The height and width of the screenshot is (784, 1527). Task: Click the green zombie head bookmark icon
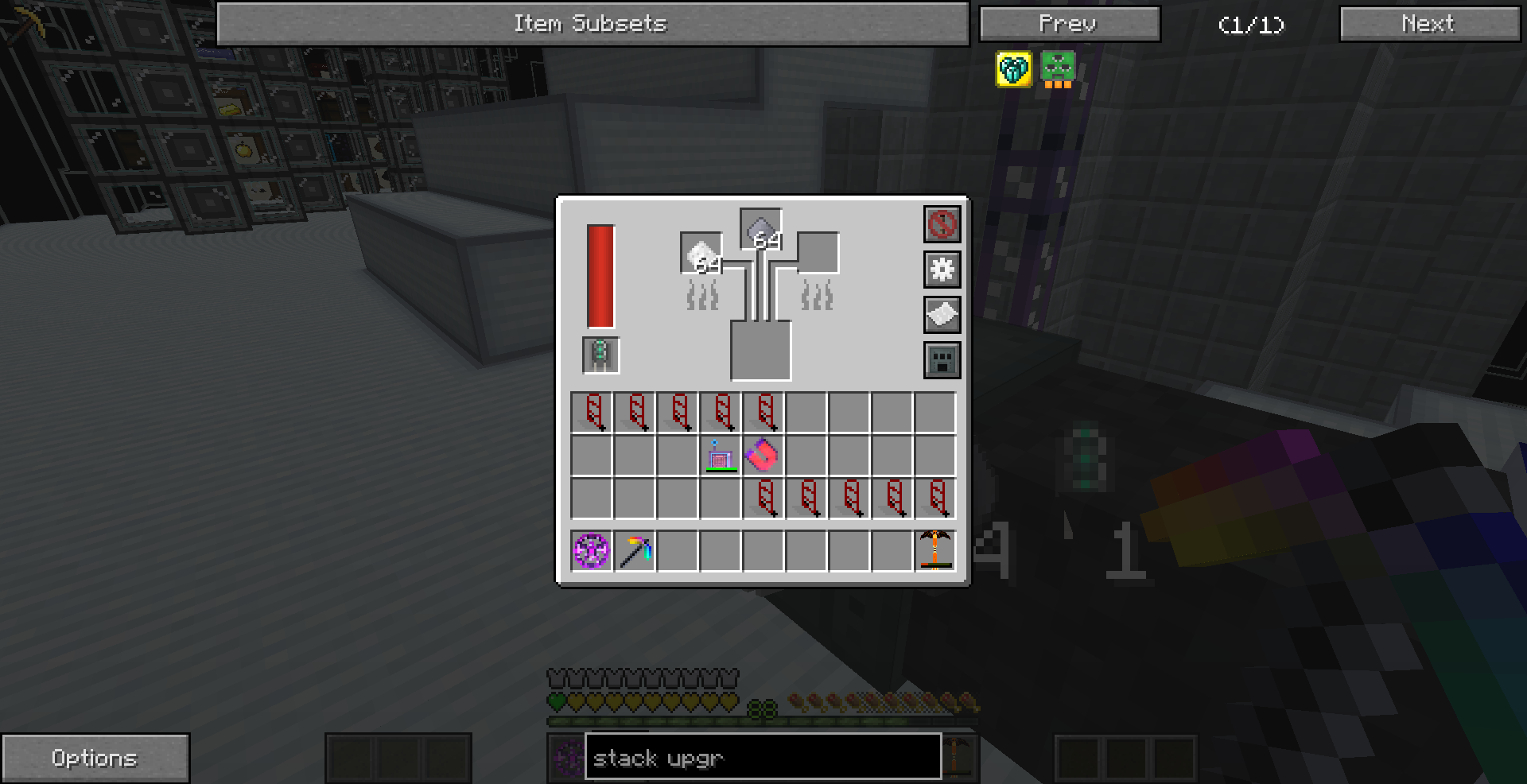click(x=1057, y=69)
